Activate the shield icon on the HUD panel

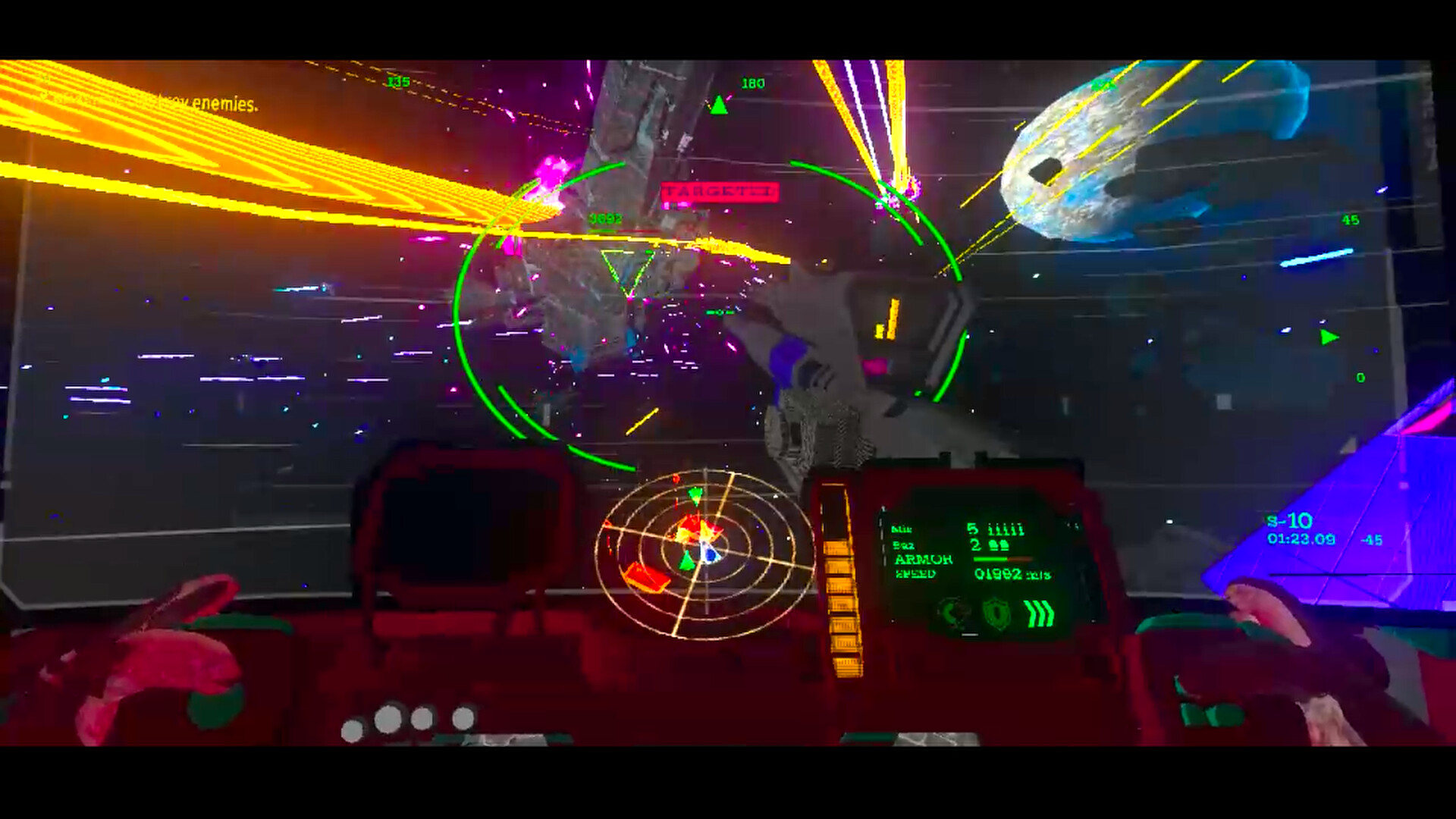(996, 613)
